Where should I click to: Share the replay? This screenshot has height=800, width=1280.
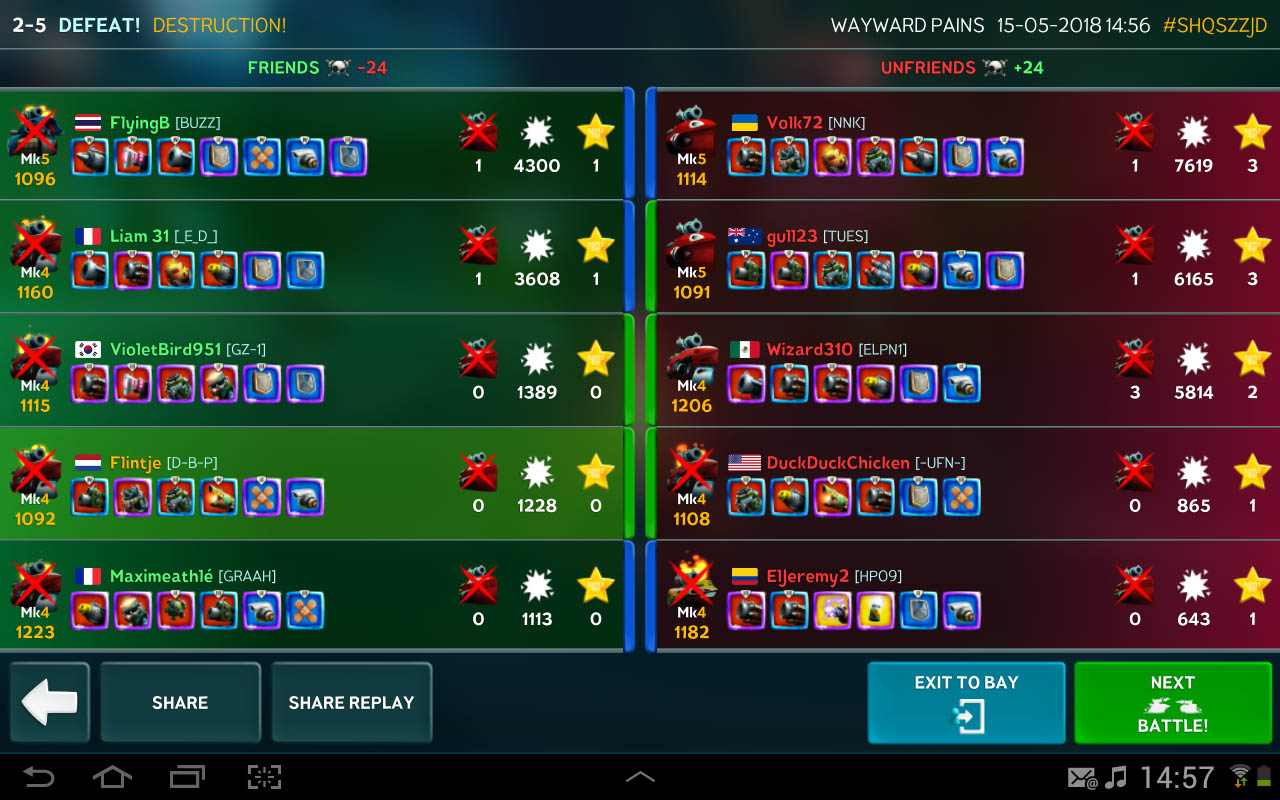[351, 703]
